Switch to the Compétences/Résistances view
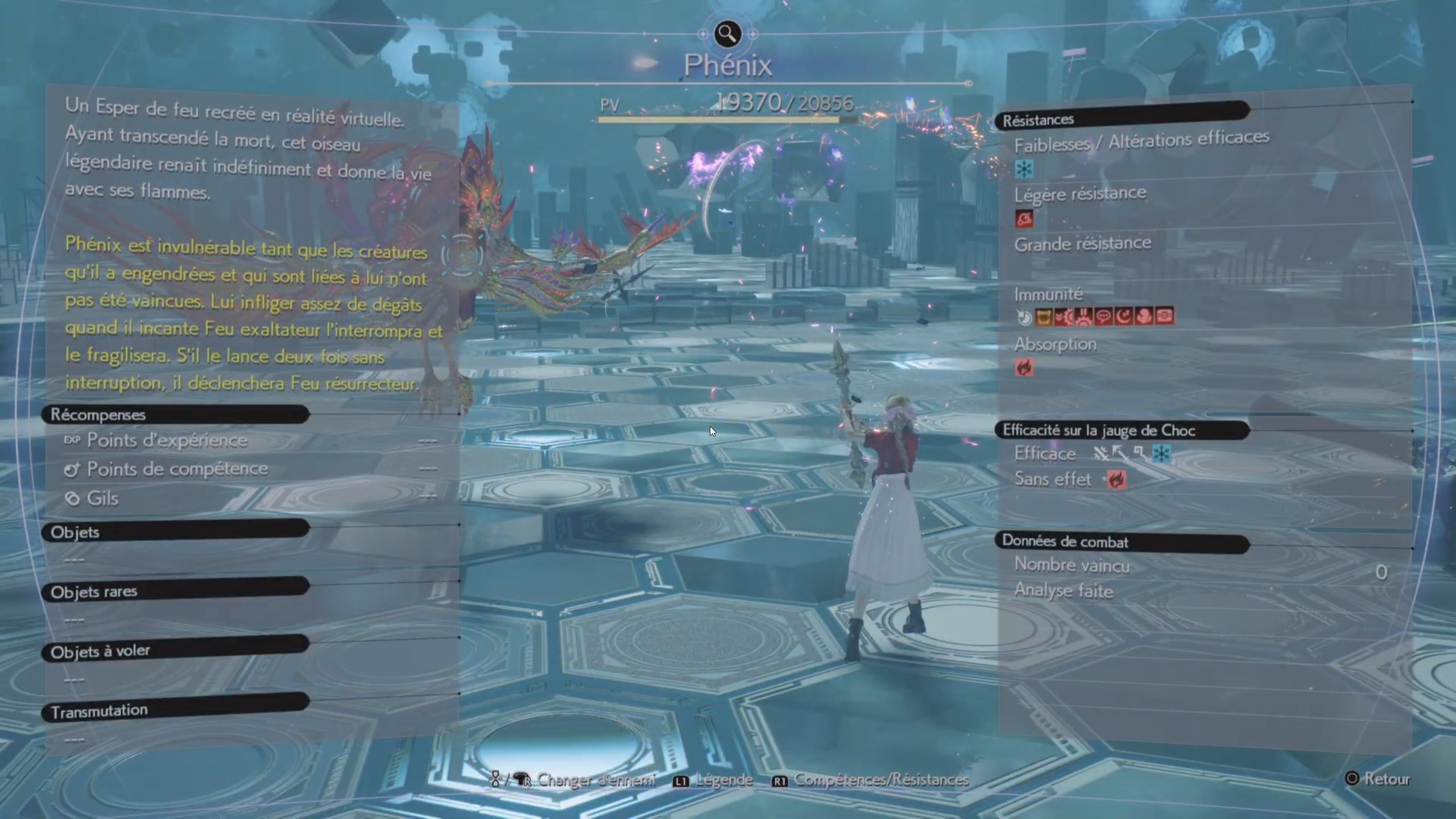1456x819 pixels. (x=870, y=780)
